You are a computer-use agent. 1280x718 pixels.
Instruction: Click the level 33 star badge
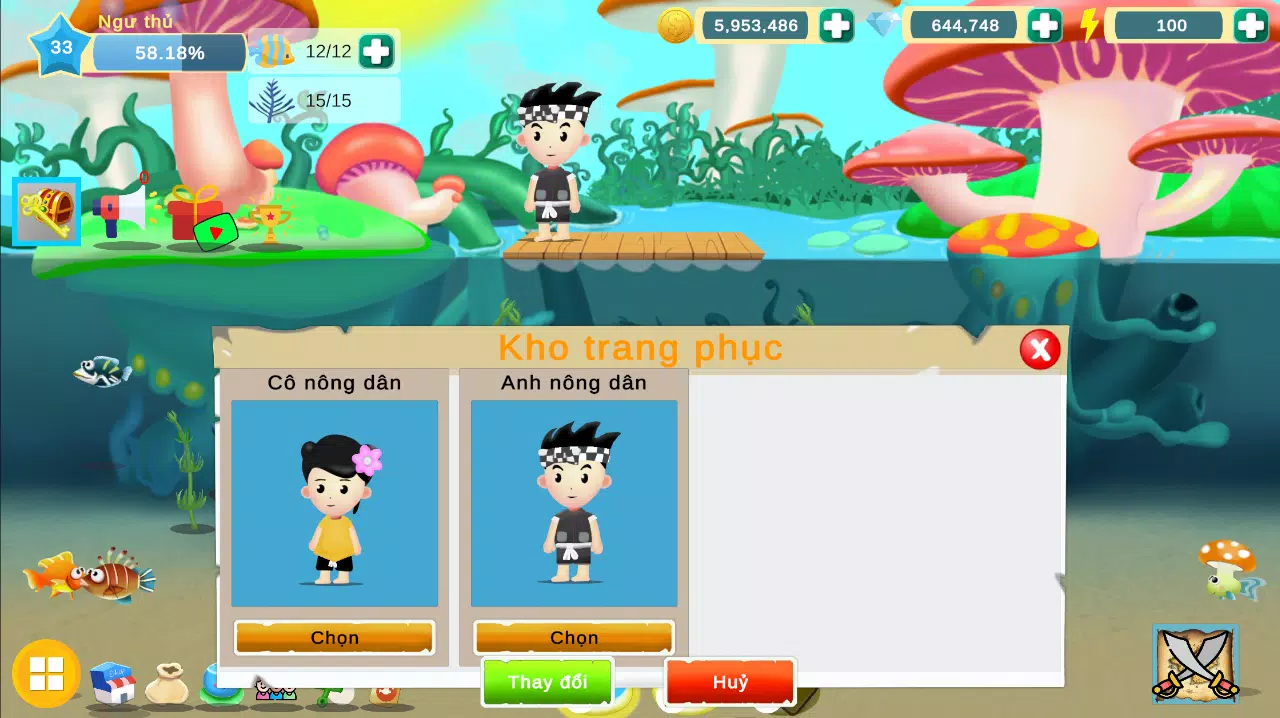coord(61,47)
